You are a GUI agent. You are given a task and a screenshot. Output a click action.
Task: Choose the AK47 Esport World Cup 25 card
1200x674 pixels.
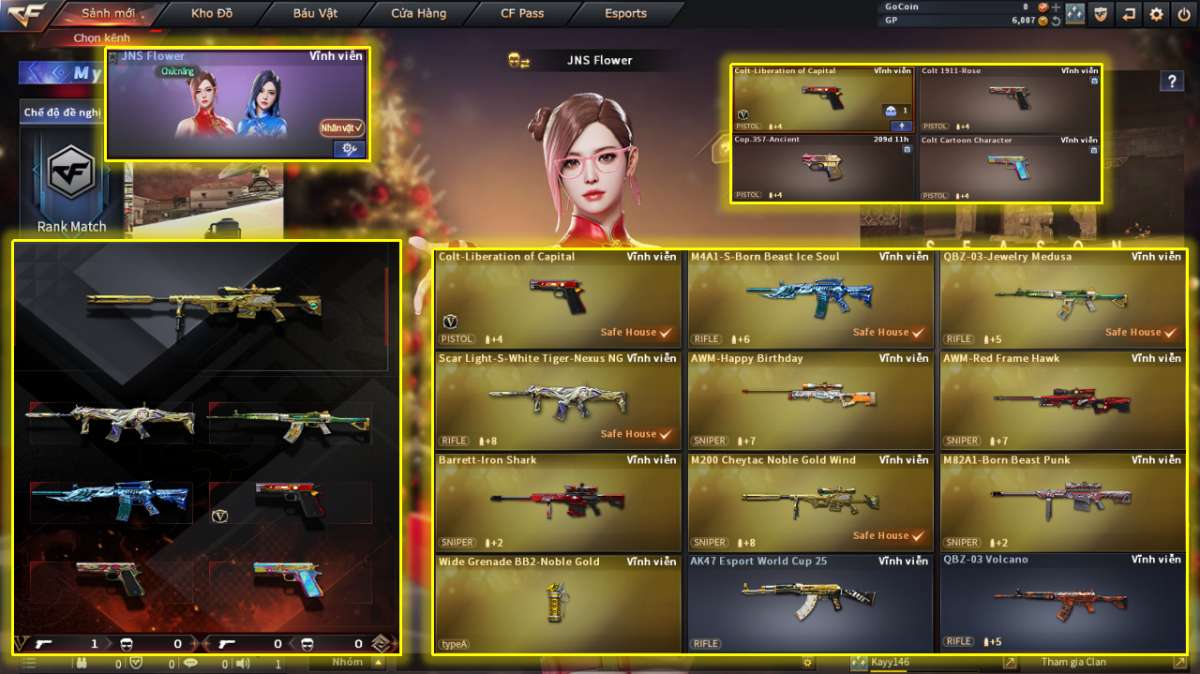pyautogui.click(x=810, y=602)
